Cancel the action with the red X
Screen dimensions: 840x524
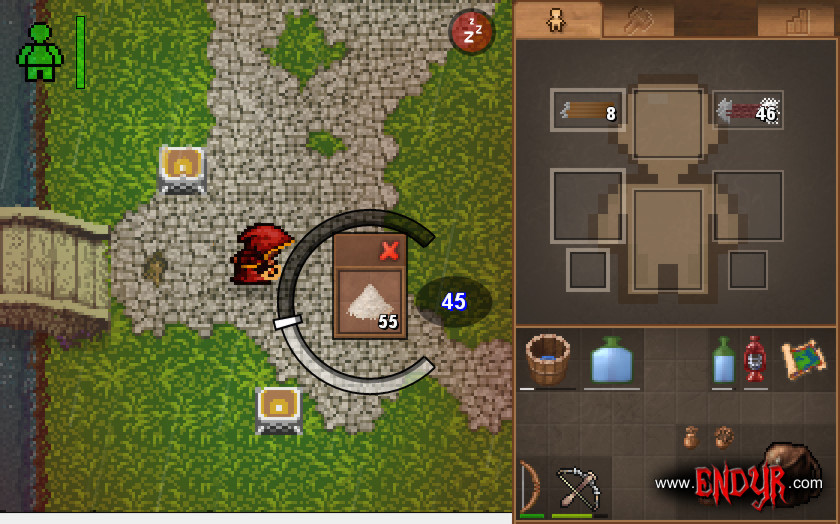(390, 250)
